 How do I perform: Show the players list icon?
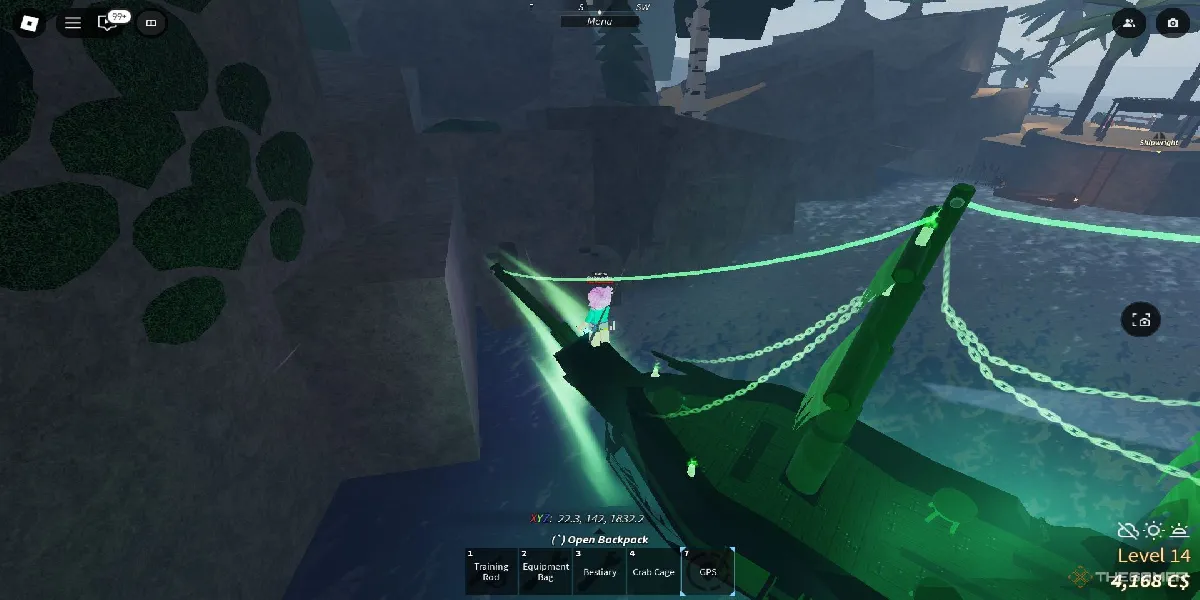pos(1129,22)
